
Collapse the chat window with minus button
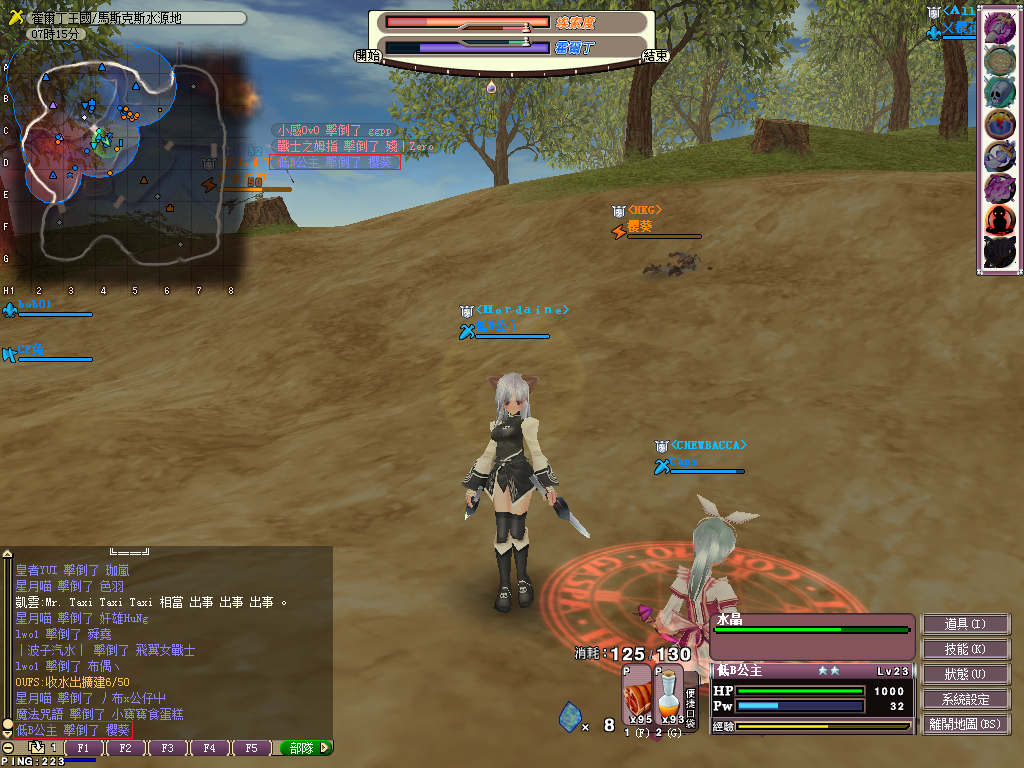(8, 748)
